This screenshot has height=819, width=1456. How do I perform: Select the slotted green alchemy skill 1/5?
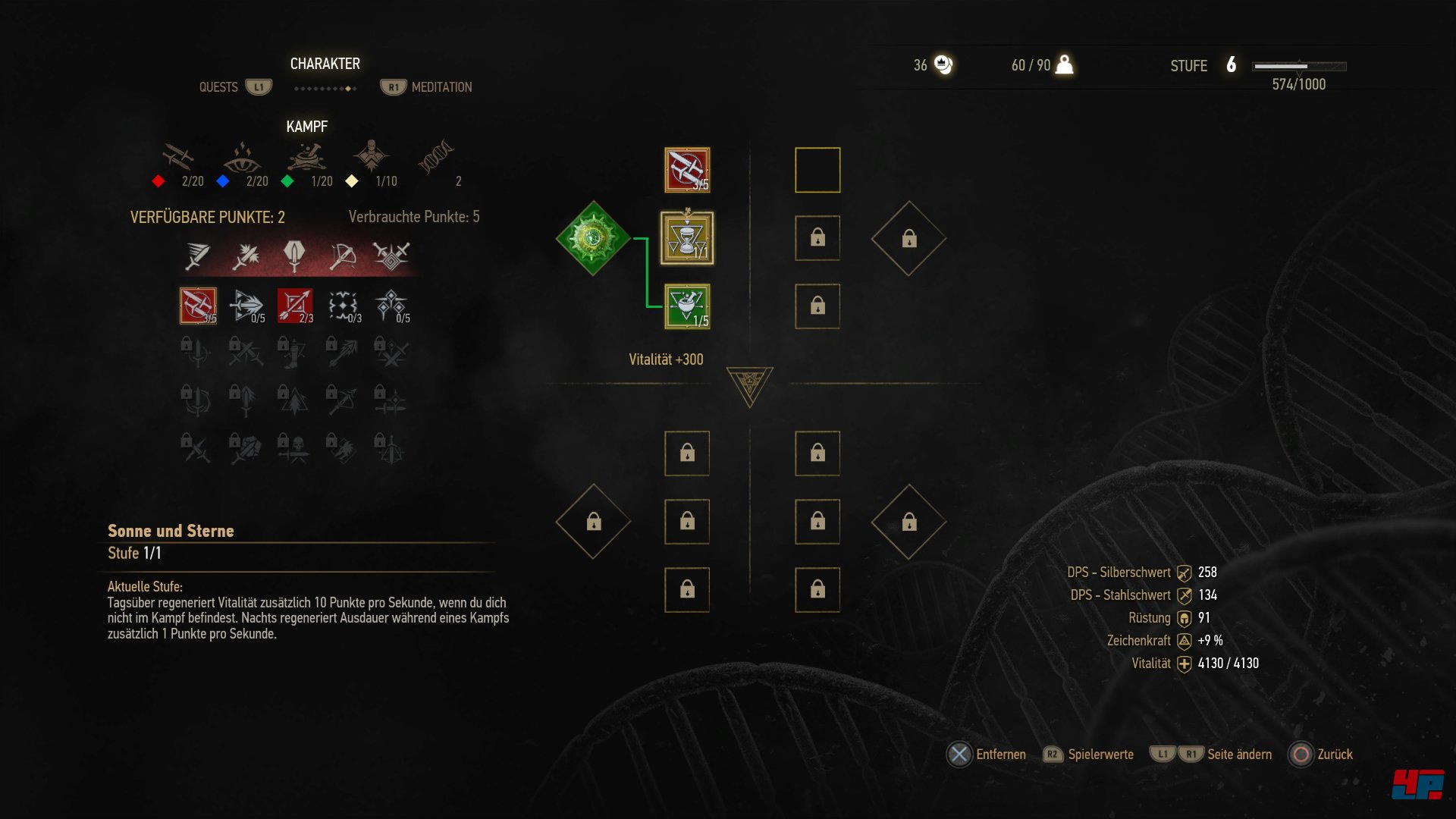(x=685, y=306)
